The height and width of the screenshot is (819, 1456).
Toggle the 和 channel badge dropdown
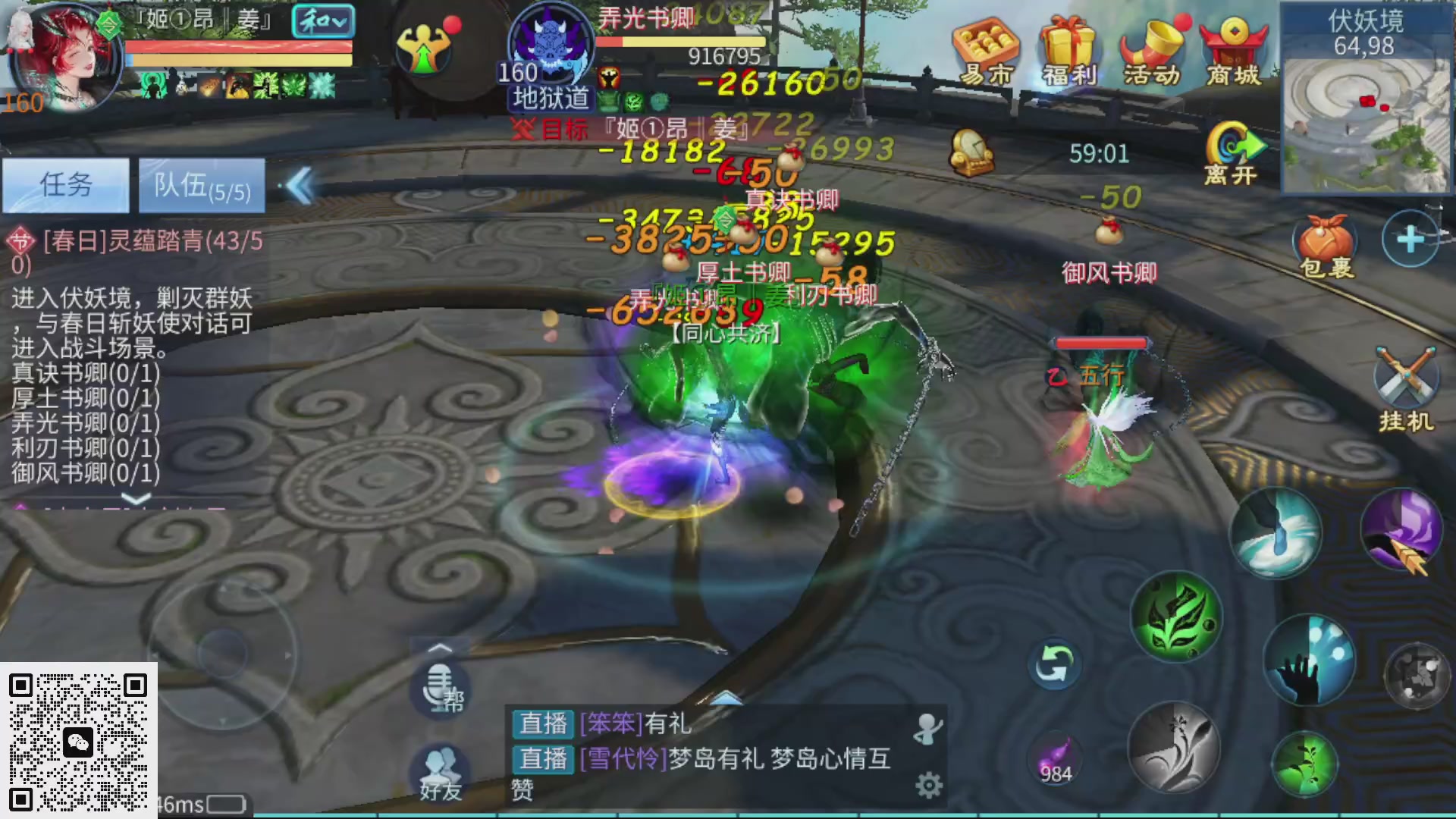(323, 21)
